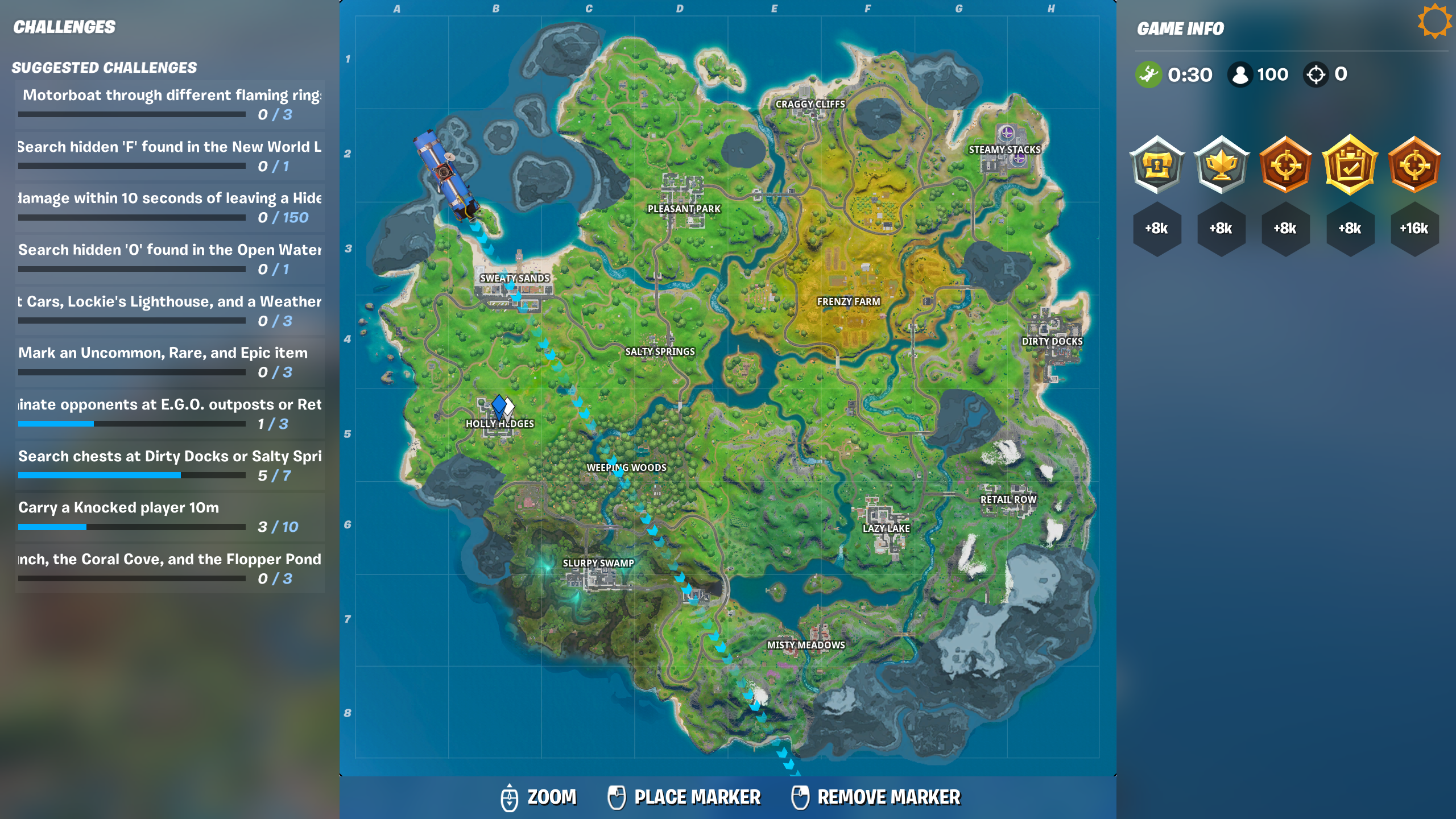Select the silver trophy medal
Image resolution: width=1456 pixels, height=819 pixels.
pos(1221,166)
